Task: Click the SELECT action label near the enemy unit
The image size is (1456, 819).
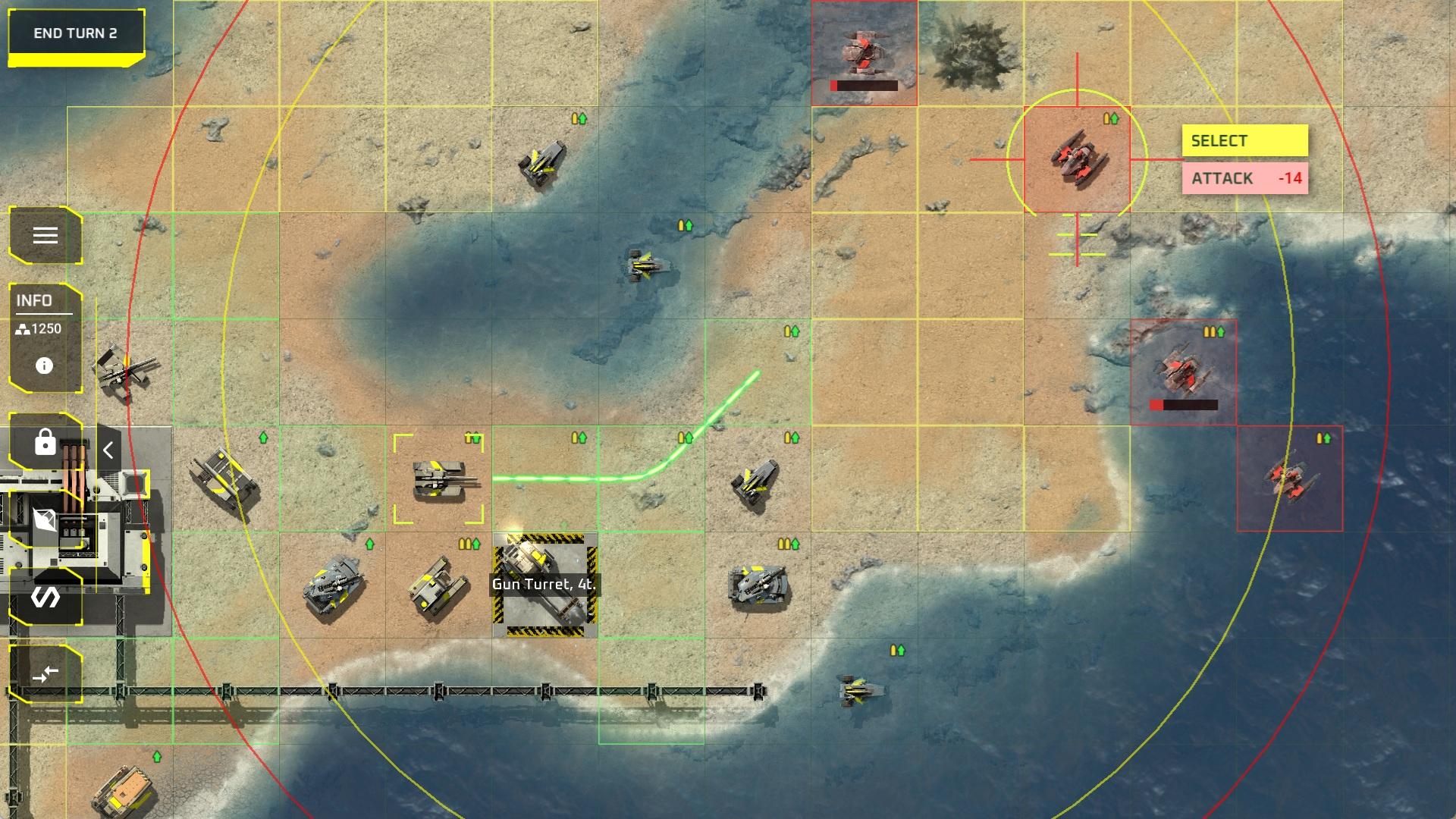Action: pyautogui.click(x=1244, y=140)
